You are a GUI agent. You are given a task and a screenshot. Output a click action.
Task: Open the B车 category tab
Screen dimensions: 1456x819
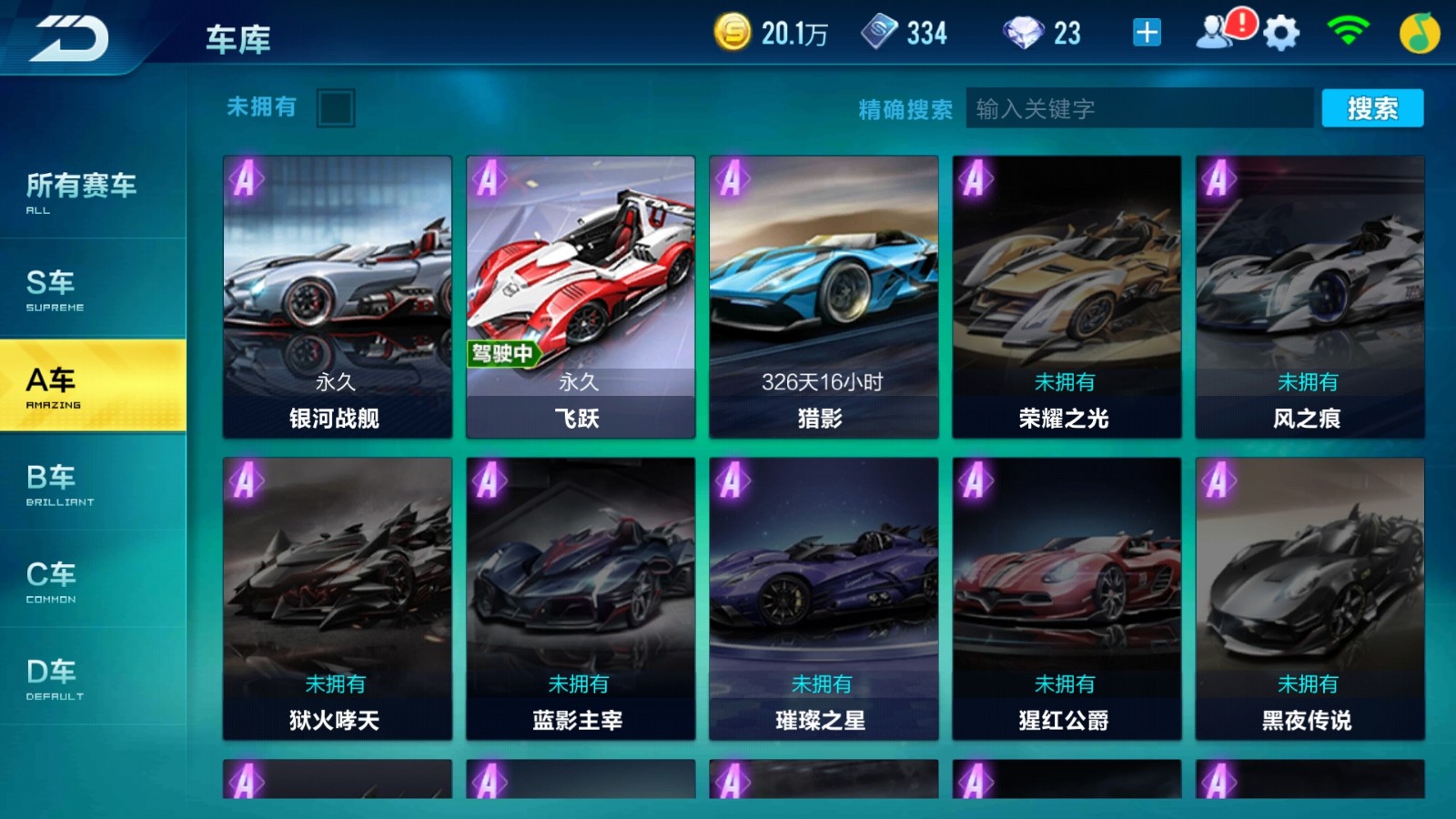point(55,485)
